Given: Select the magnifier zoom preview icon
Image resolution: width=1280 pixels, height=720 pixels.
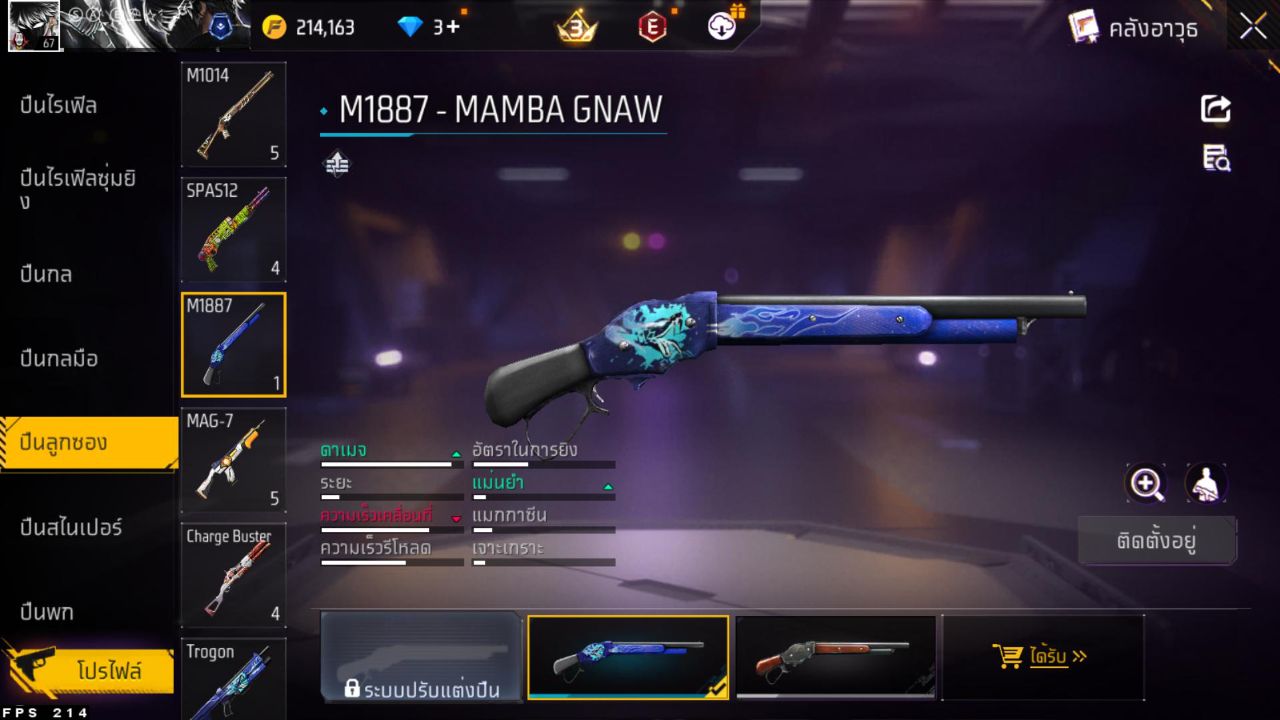Looking at the screenshot, I should (x=1146, y=484).
